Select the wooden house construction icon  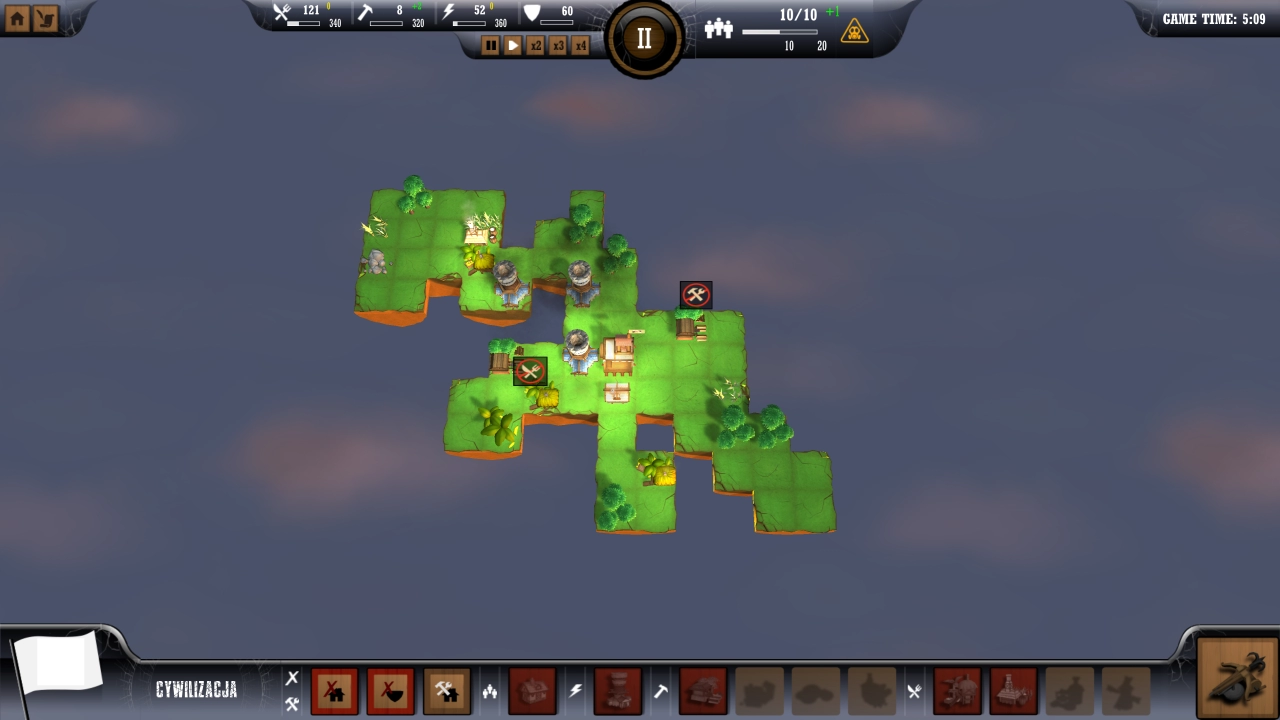[535, 690]
